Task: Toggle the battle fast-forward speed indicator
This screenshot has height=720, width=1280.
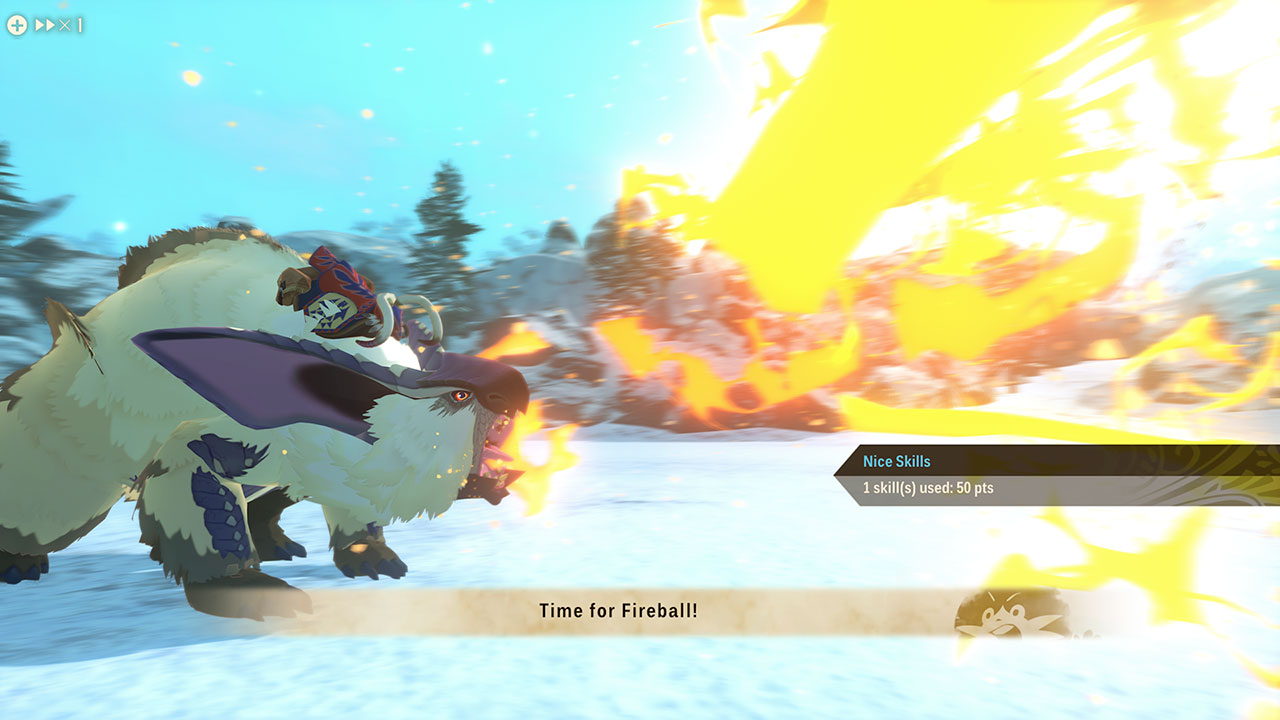Action: click(x=58, y=25)
